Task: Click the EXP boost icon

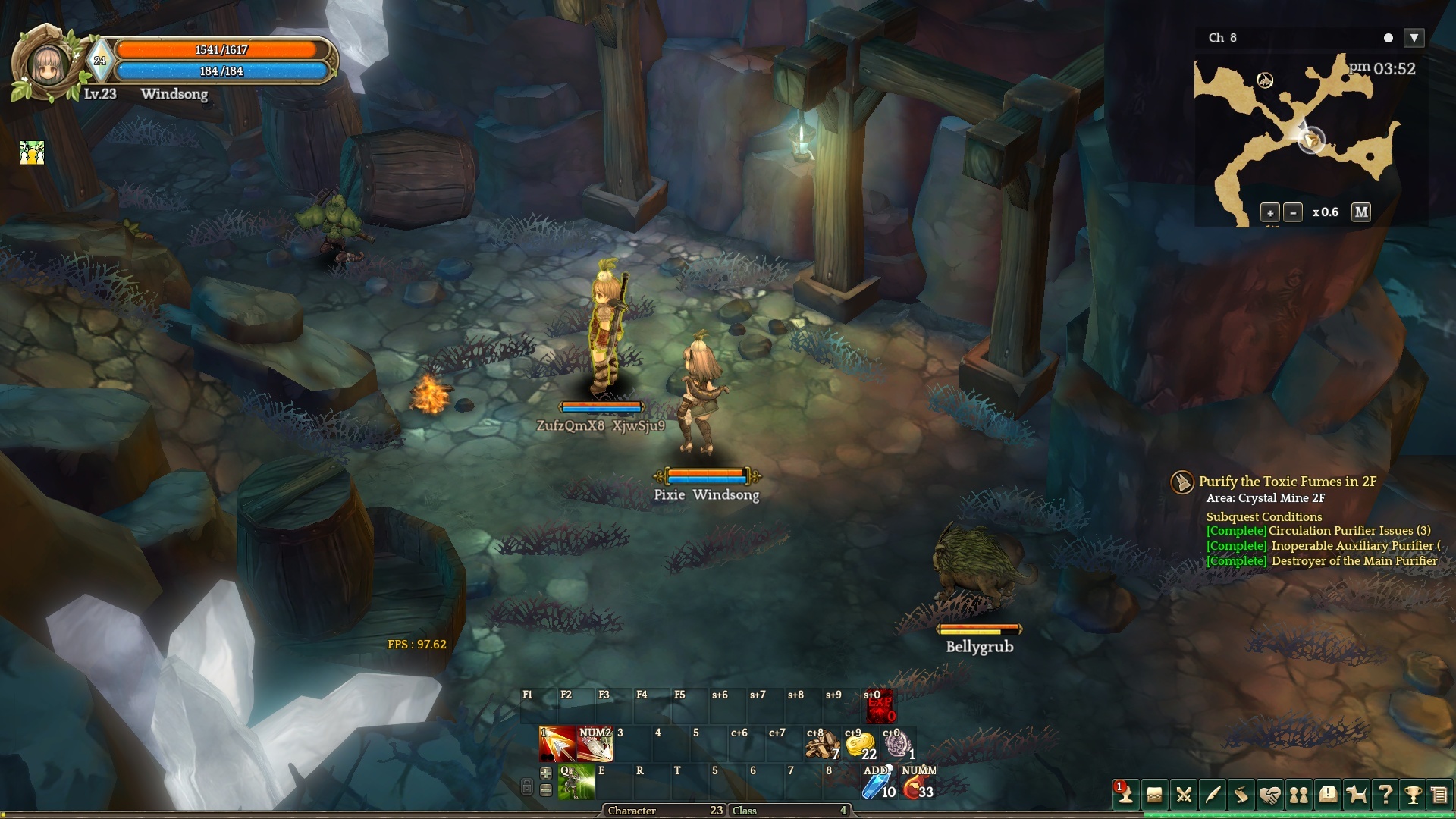Action: coord(880,707)
